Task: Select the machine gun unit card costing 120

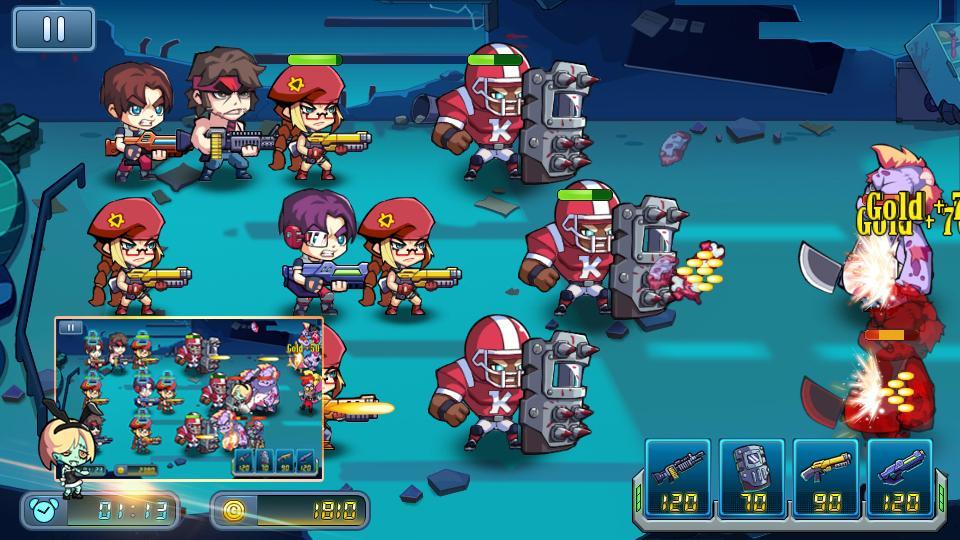Action: click(x=678, y=477)
